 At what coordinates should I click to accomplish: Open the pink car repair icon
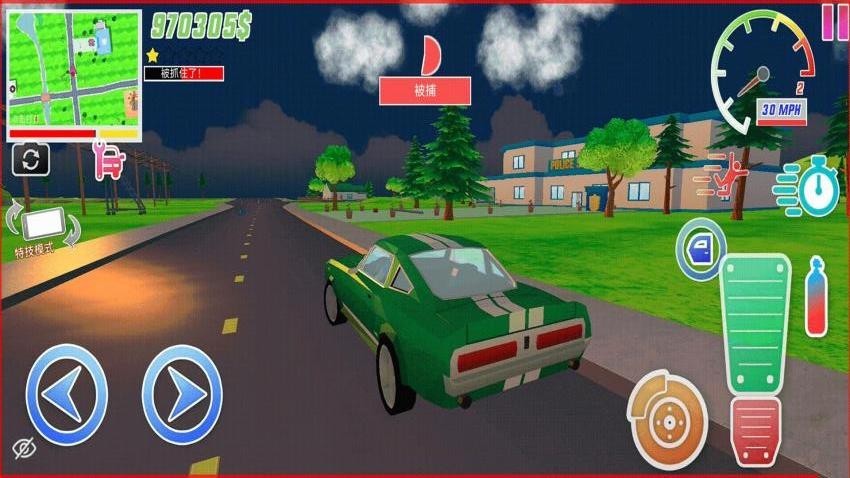click(x=108, y=161)
